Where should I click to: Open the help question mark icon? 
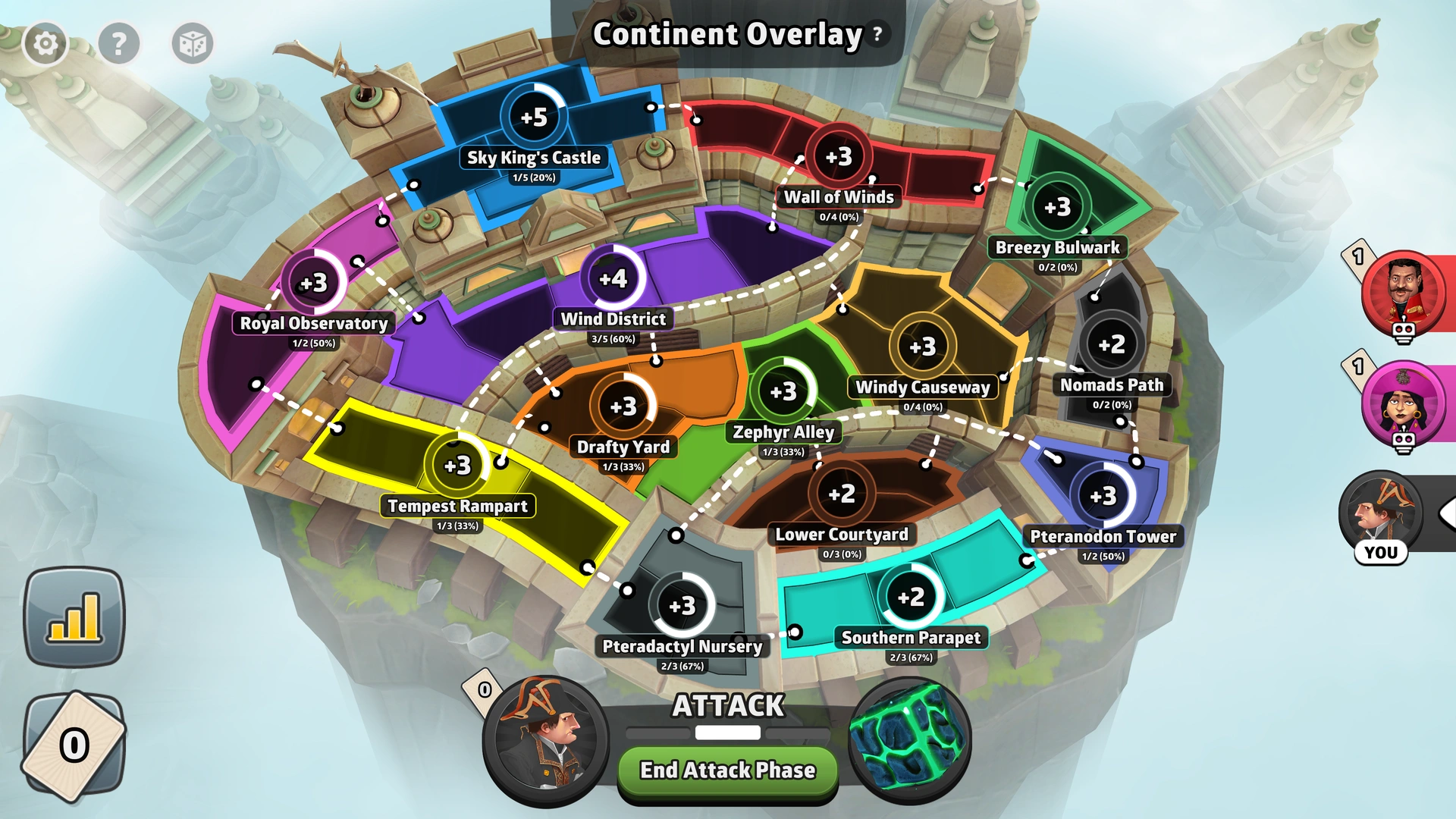tap(119, 43)
